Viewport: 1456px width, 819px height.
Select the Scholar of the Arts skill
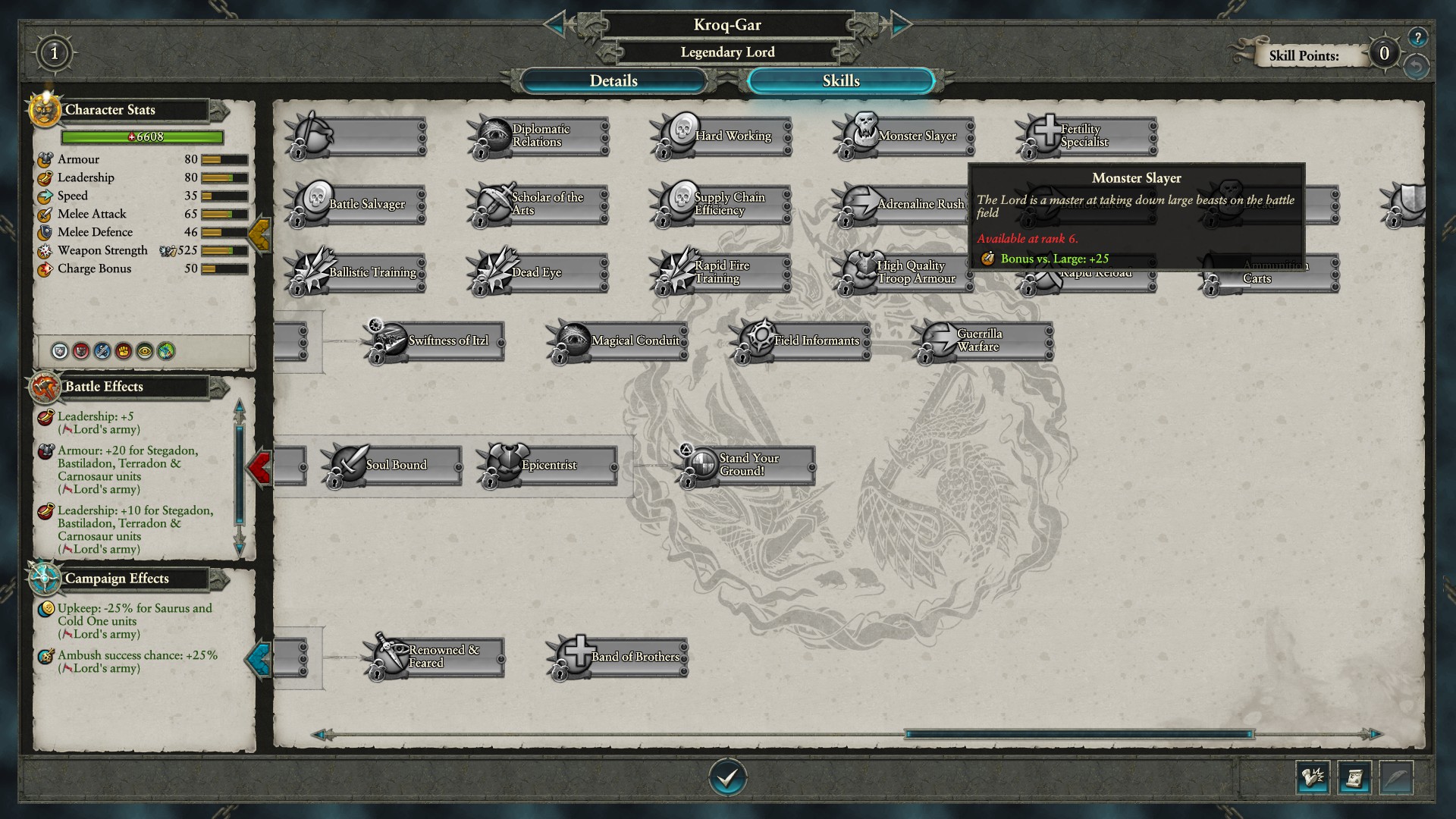pos(539,204)
